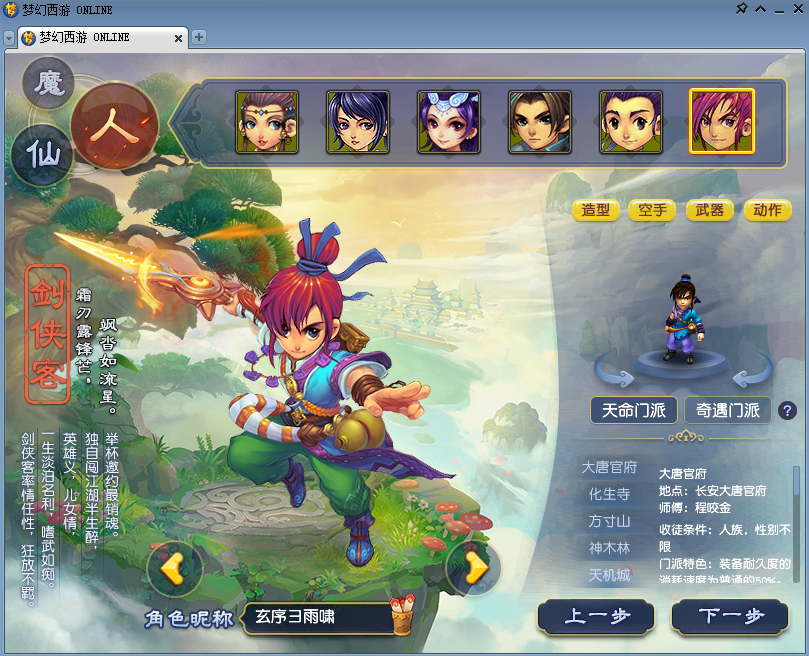Choose 方寸山 from the sect list

609,521
